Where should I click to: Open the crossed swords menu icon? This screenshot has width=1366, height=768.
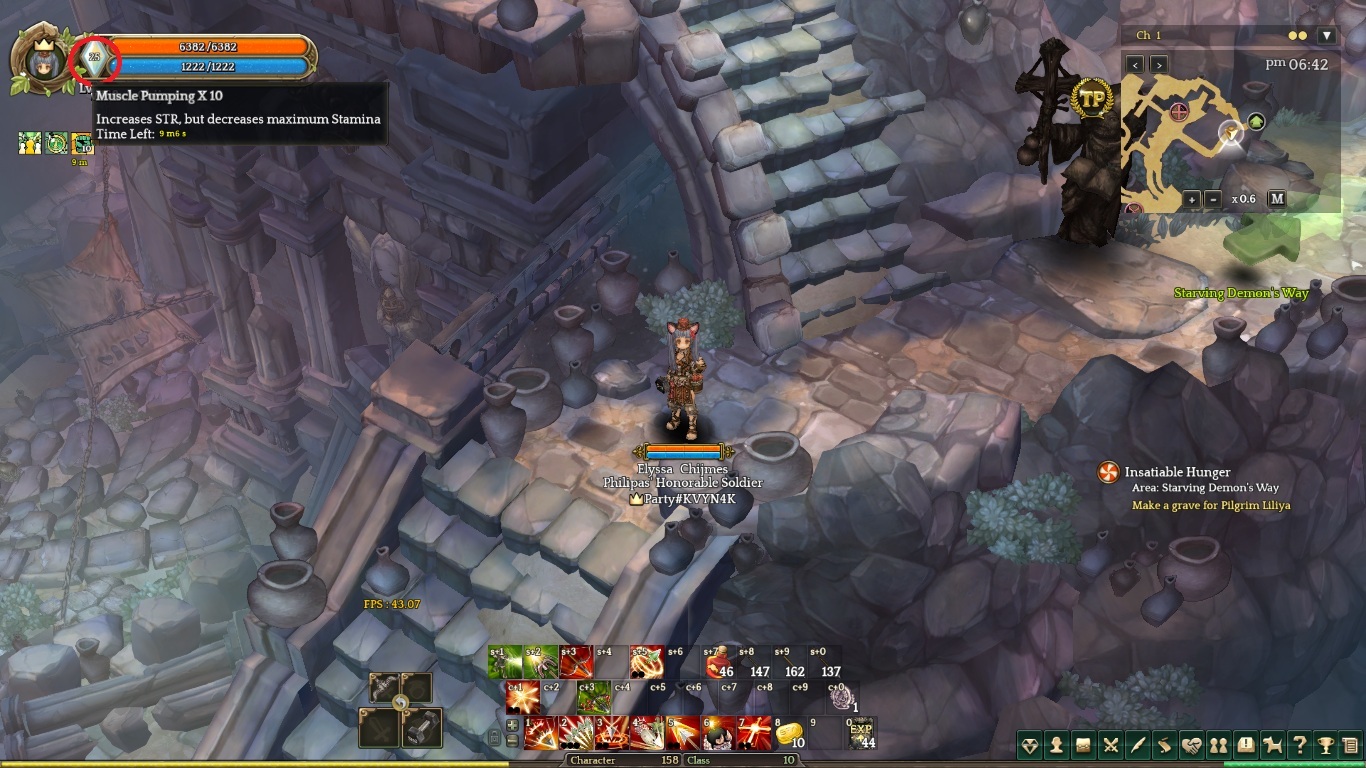pos(1110,745)
